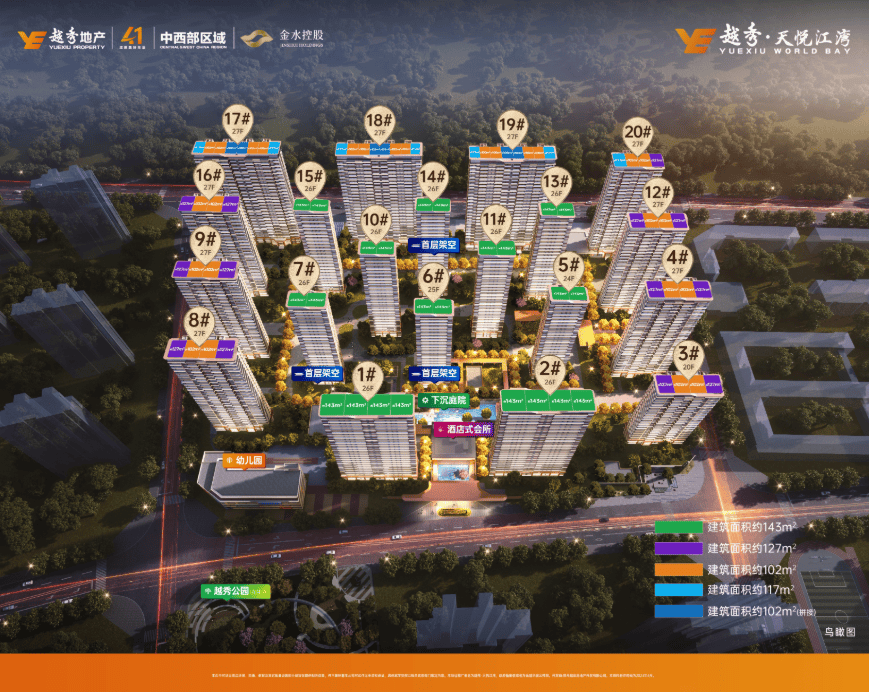Select the 6# building marker

coord(433,278)
